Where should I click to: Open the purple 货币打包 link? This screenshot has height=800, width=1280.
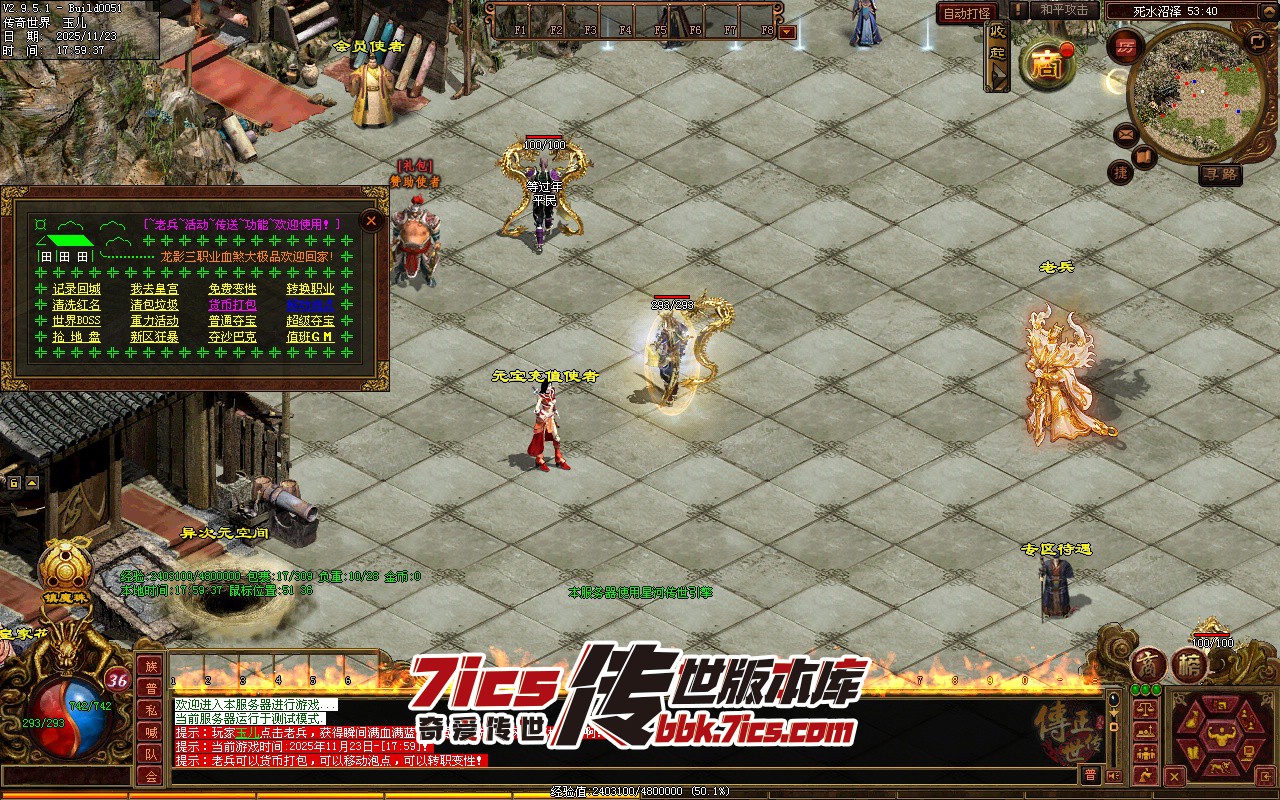[232, 305]
